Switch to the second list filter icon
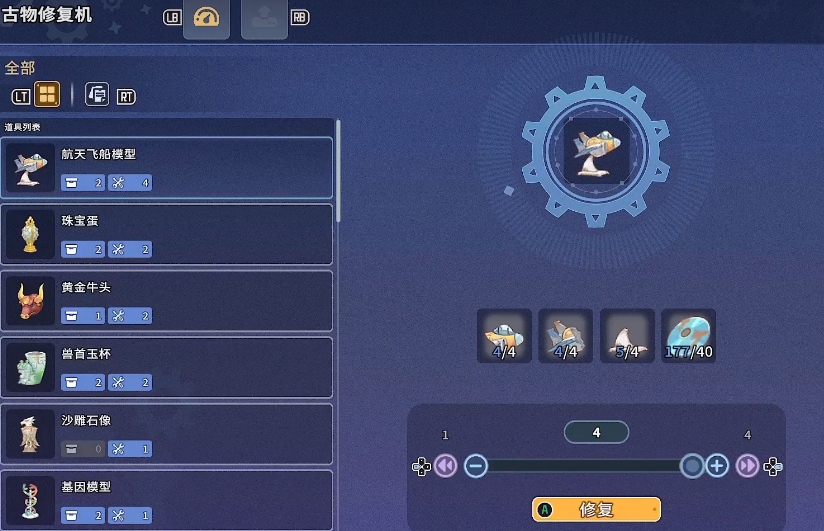The width and height of the screenshot is (824, 531). (x=97, y=95)
